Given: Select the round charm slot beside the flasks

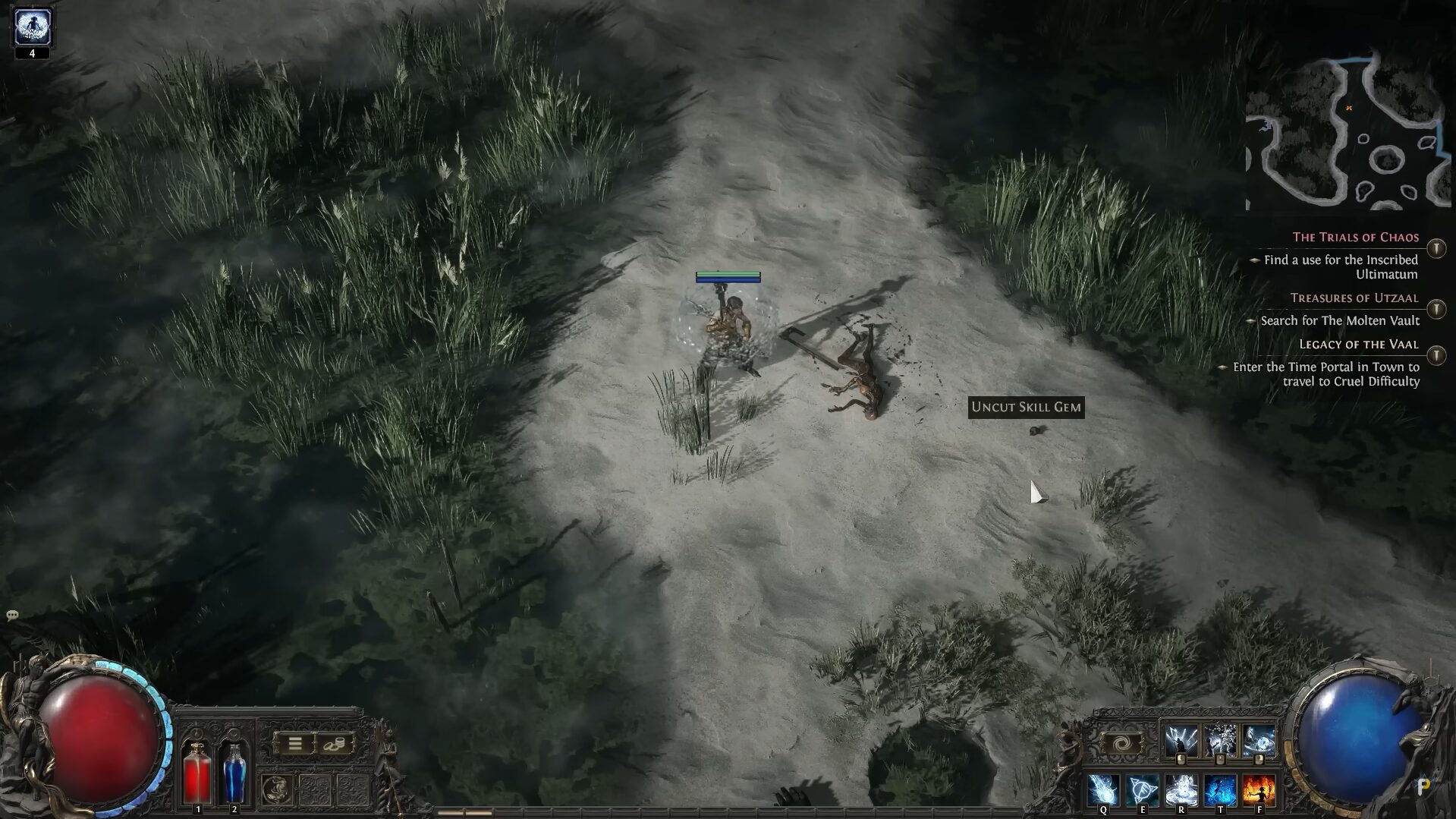Looking at the screenshot, I should [x=277, y=789].
